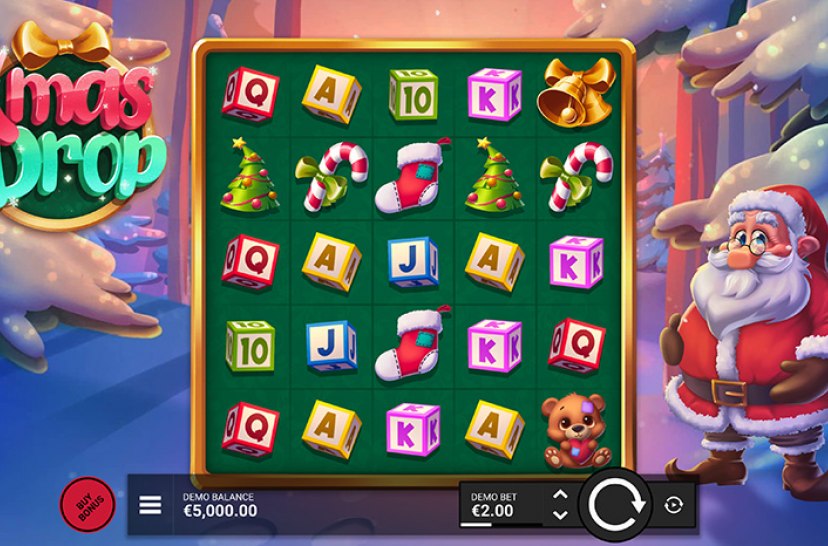Decrease the demo bet with the down arrow

coord(560,514)
